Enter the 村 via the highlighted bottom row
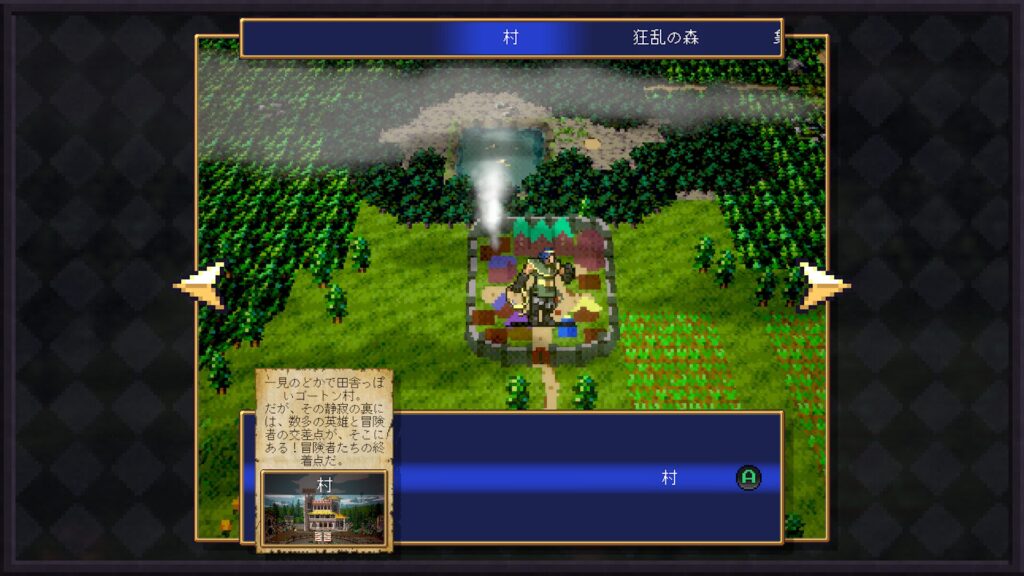The height and width of the screenshot is (576, 1024). pos(668,478)
